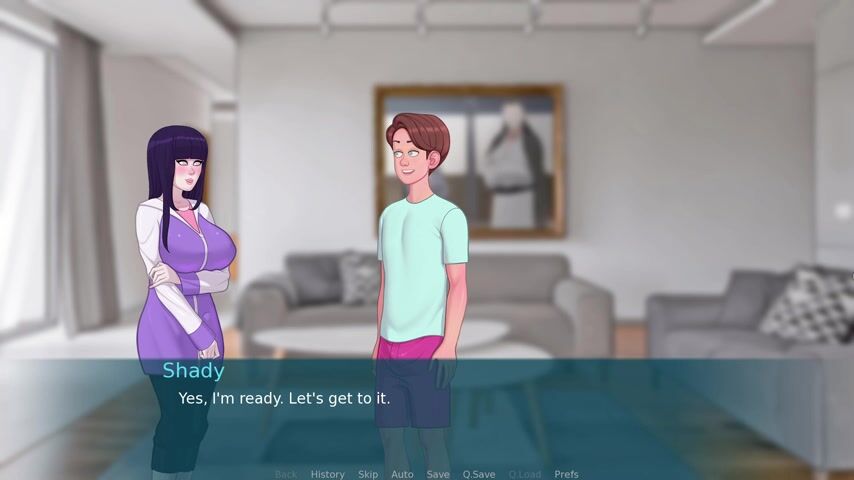Open the History log

tap(327, 474)
